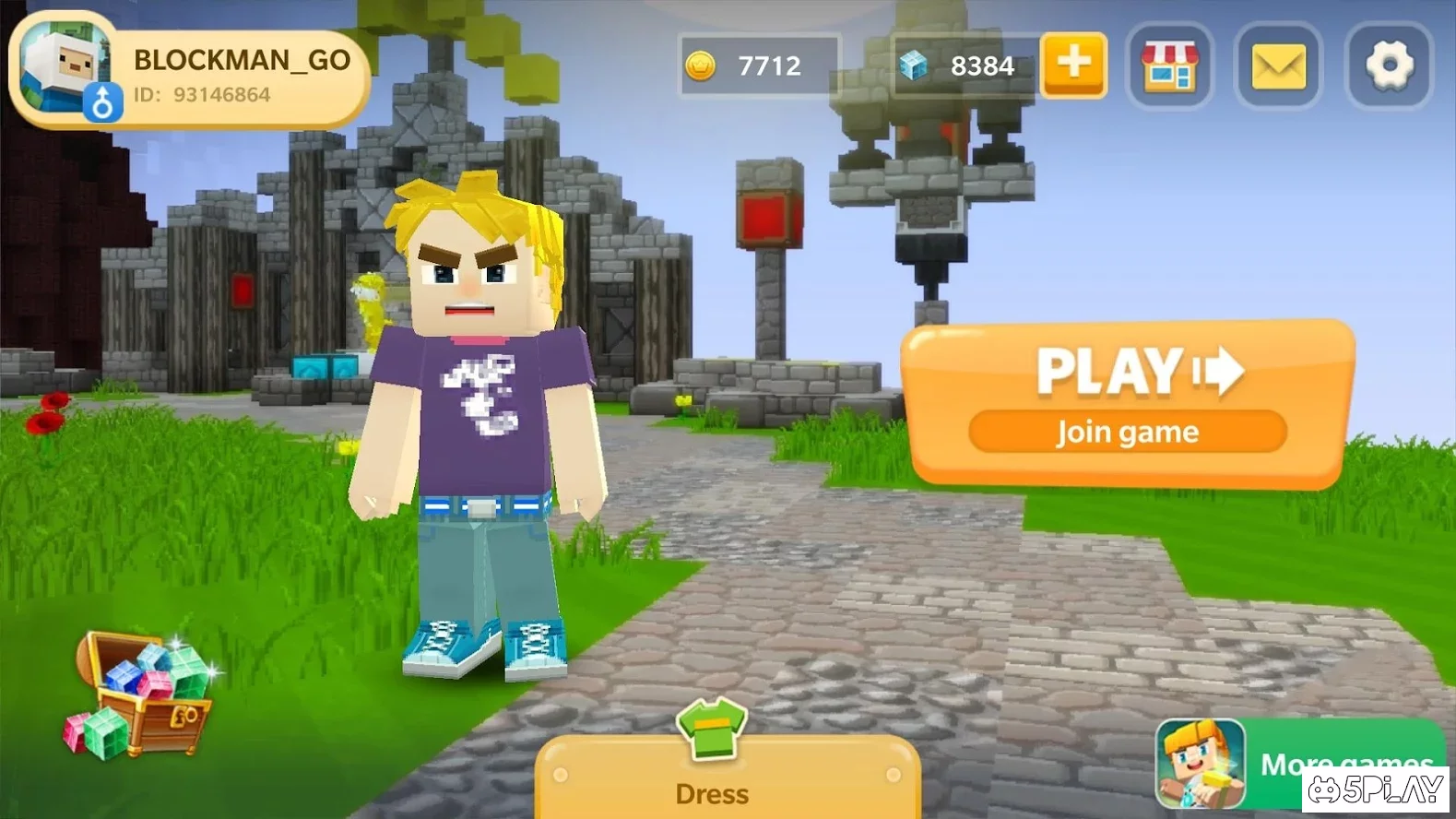Open the settings gear menu

(x=1387, y=66)
